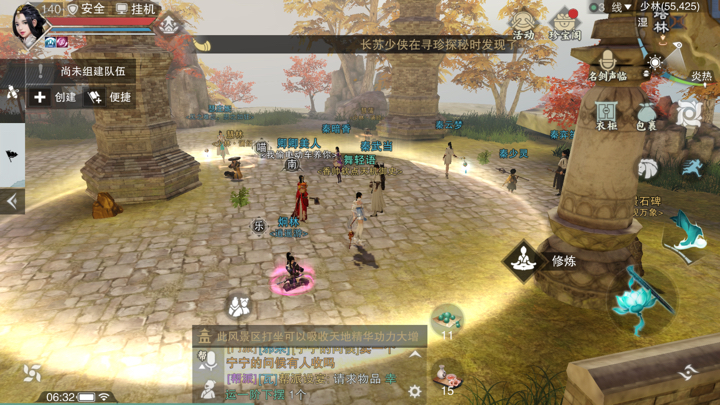Open 便捷 quick team matching
Screen dimensions: 720x405
(x=110, y=97)
